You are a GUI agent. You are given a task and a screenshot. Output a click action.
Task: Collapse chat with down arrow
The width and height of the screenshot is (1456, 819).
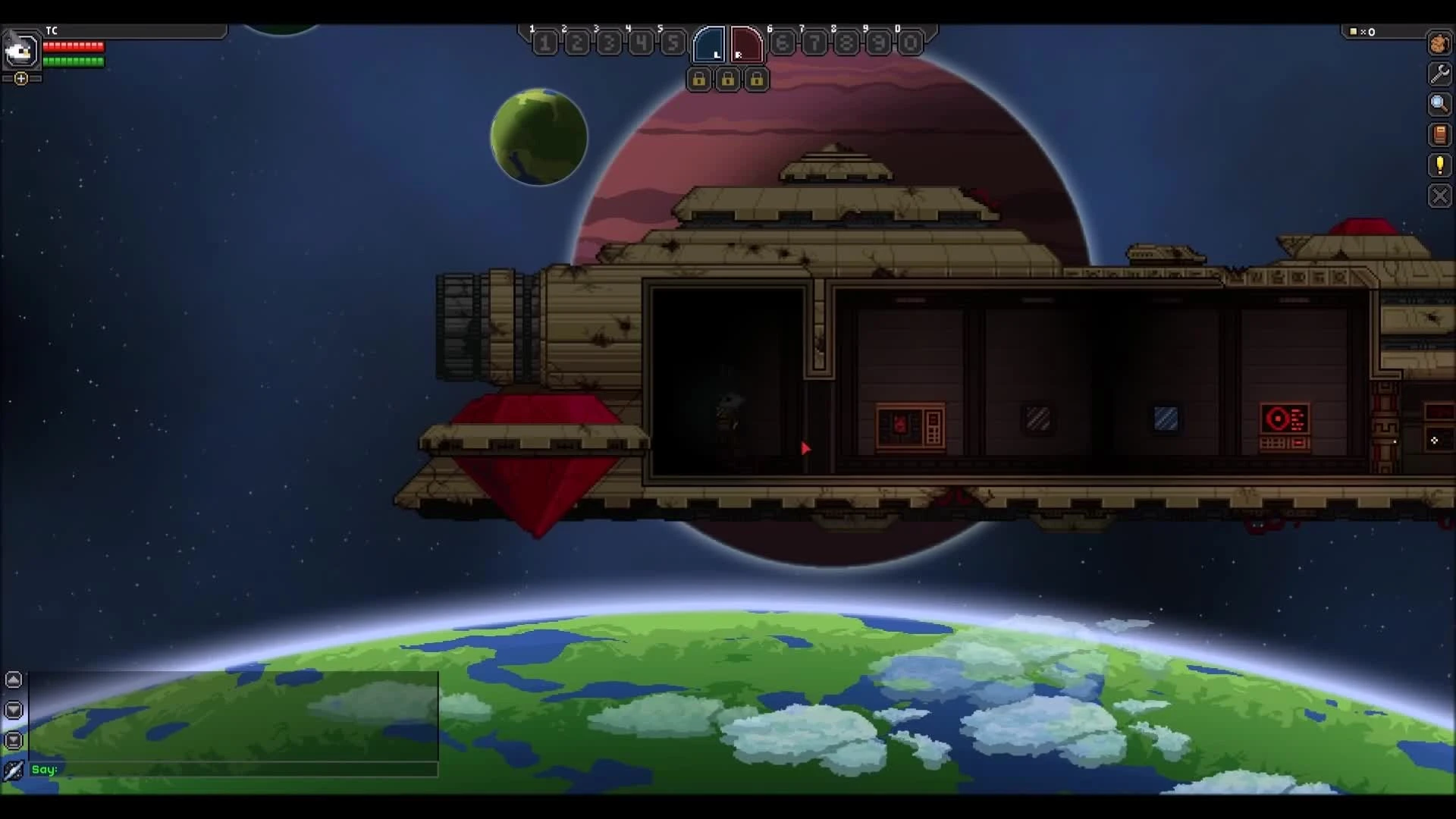click(14, 710)
